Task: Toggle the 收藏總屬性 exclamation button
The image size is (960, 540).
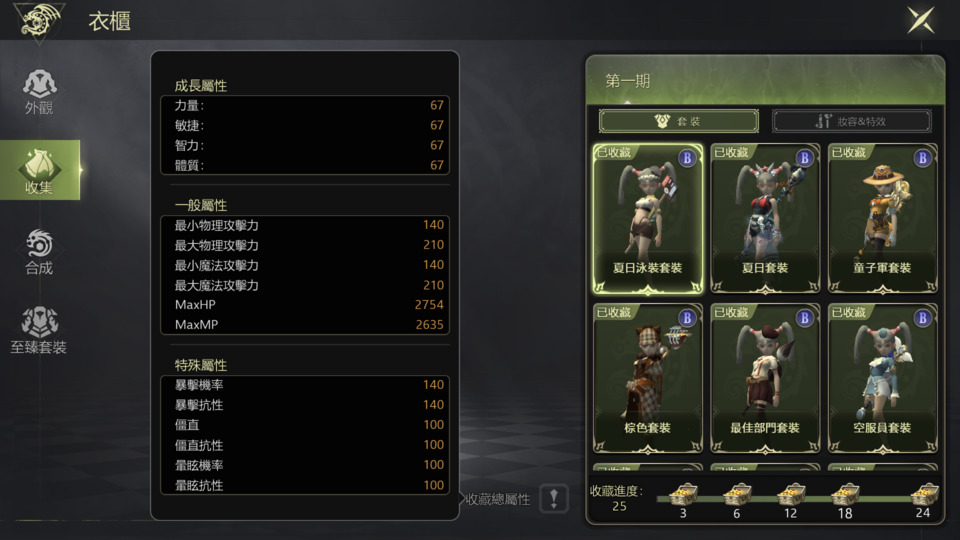Action: [553, 498]
